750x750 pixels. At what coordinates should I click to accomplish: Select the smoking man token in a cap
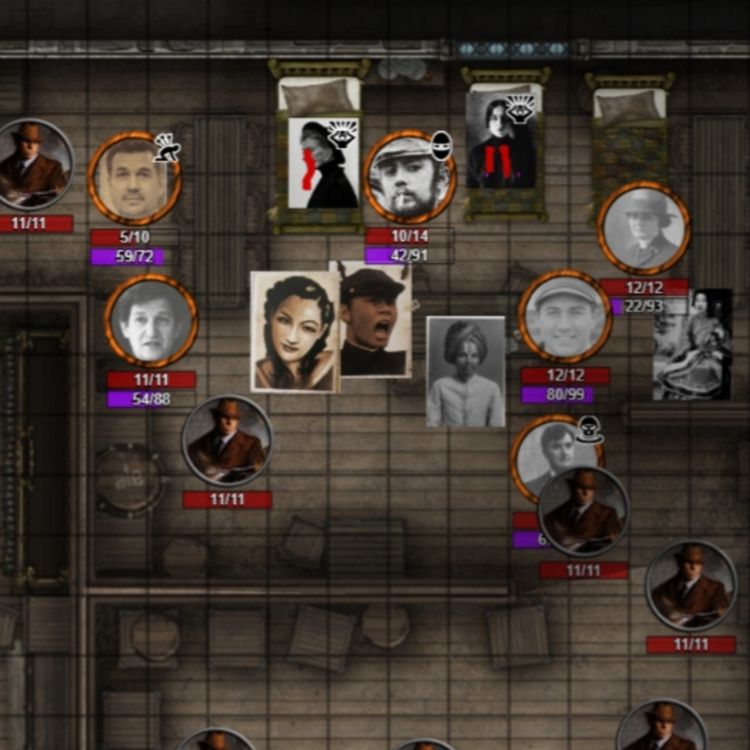pyautogui.click(x=409, y=177)
